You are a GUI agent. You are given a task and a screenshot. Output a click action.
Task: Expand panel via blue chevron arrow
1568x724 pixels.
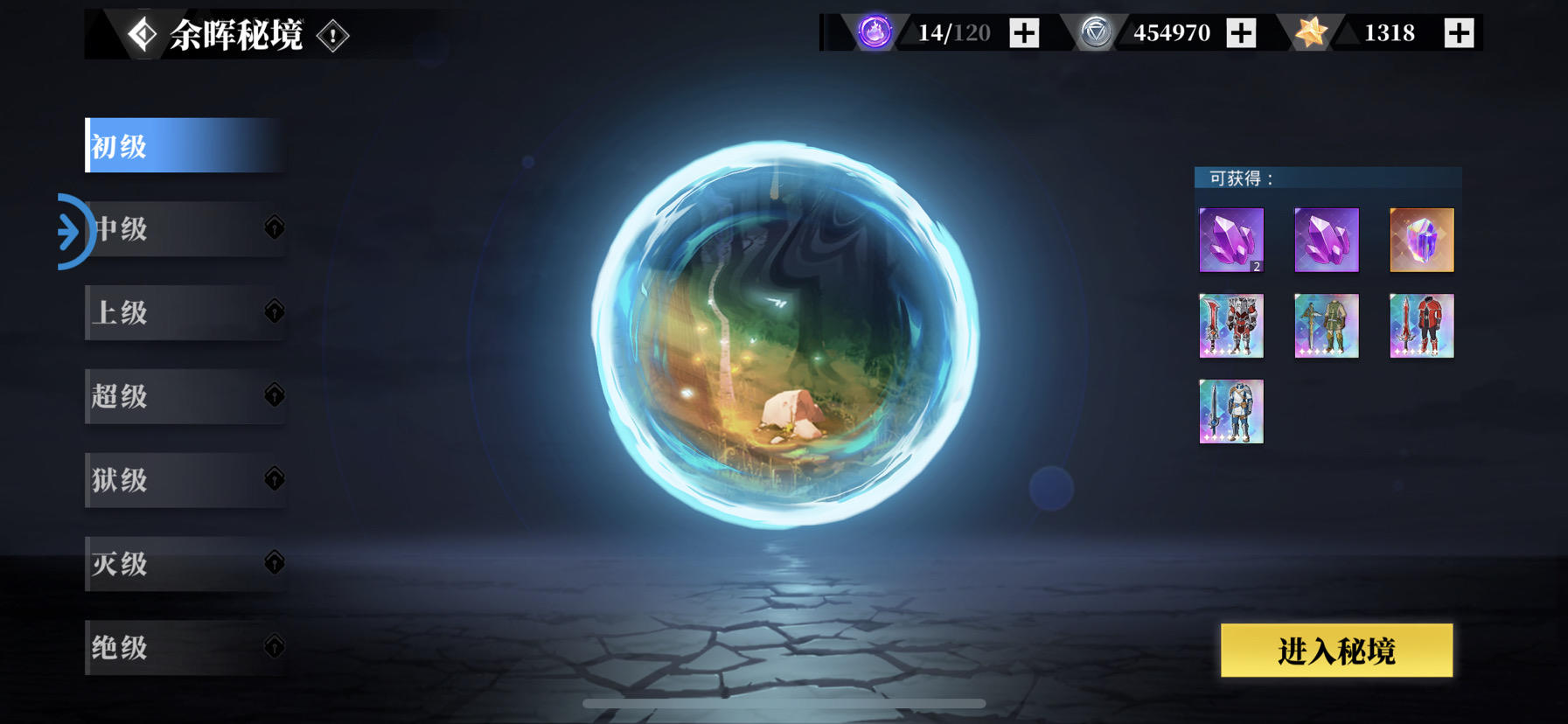[x=70, y=230]
